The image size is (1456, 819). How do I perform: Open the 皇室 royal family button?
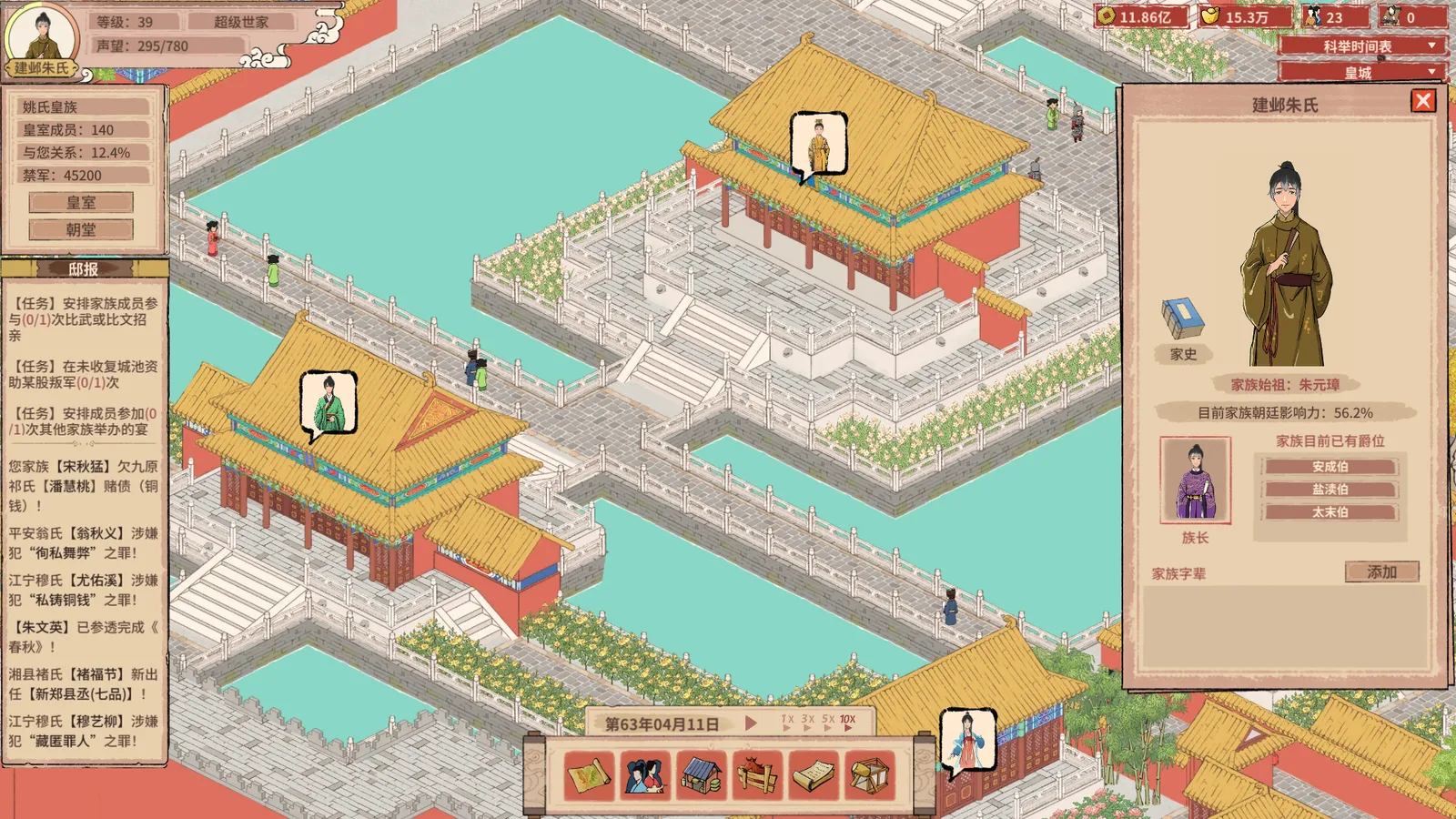coord(81,202)
